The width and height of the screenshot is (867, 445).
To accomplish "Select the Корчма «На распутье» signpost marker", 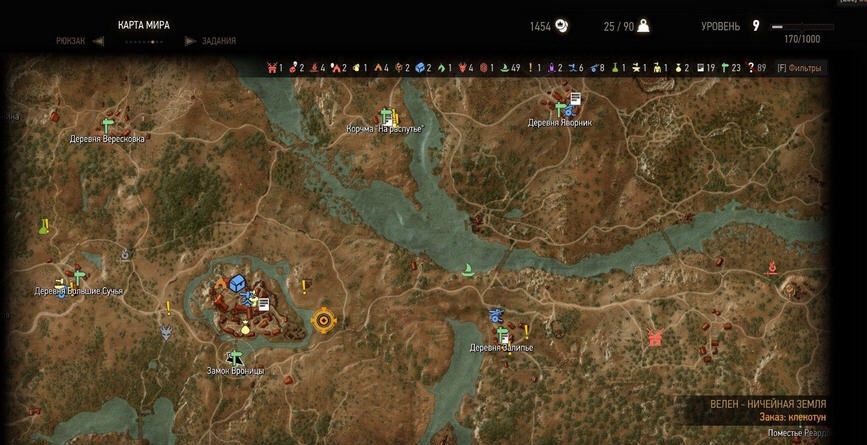I will pos(388,116).
